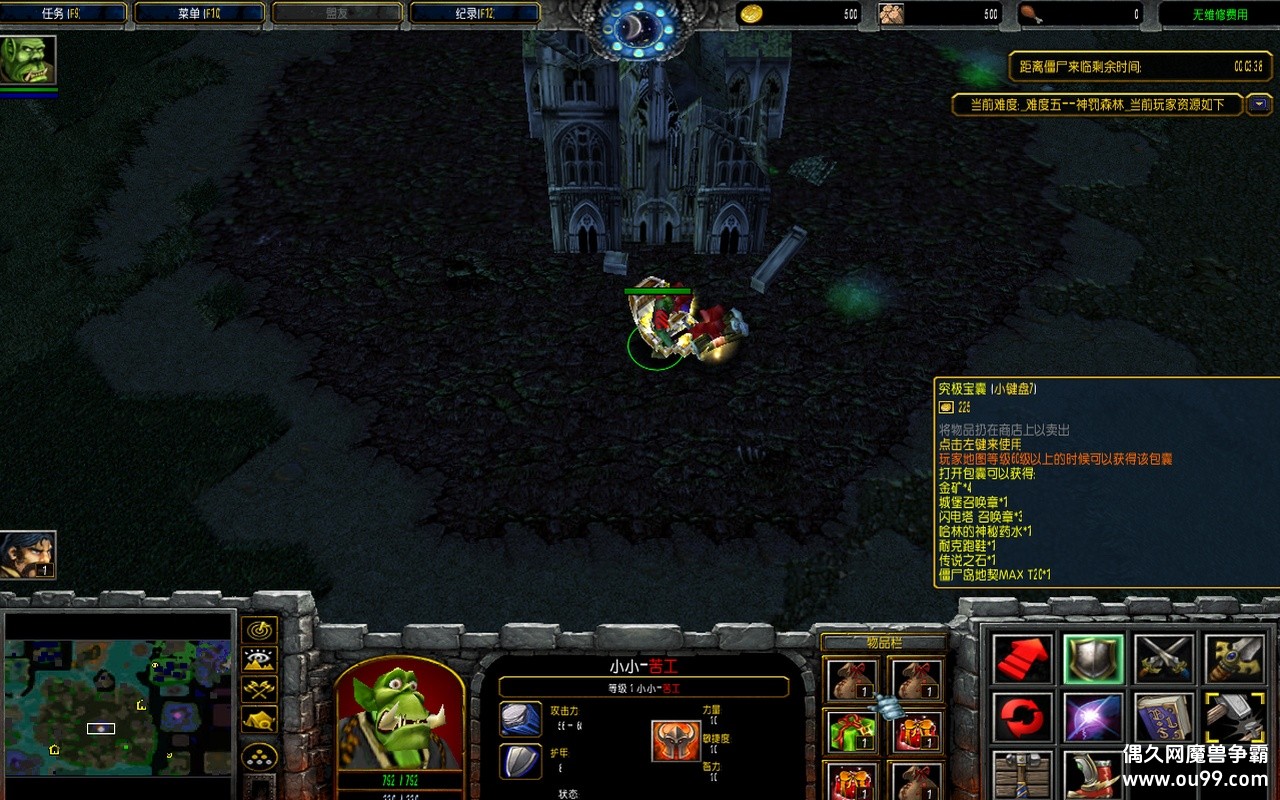1280x800 pixels.
Task: Expand the difficulty info panel dropdown arrow
Action: pyautogui.click(x=1259, y=104)
